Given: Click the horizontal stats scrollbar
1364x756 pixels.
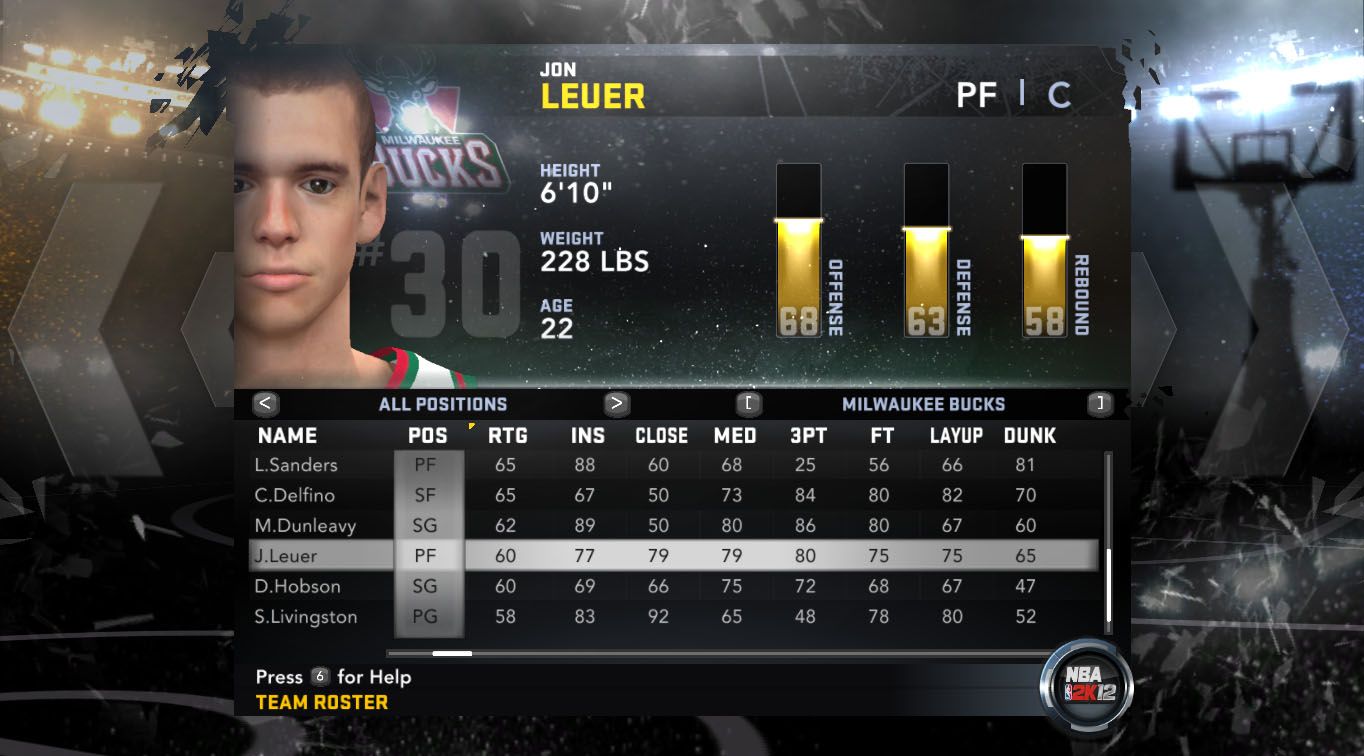Looking at the screenshot, I should click(x=452, y=654).
